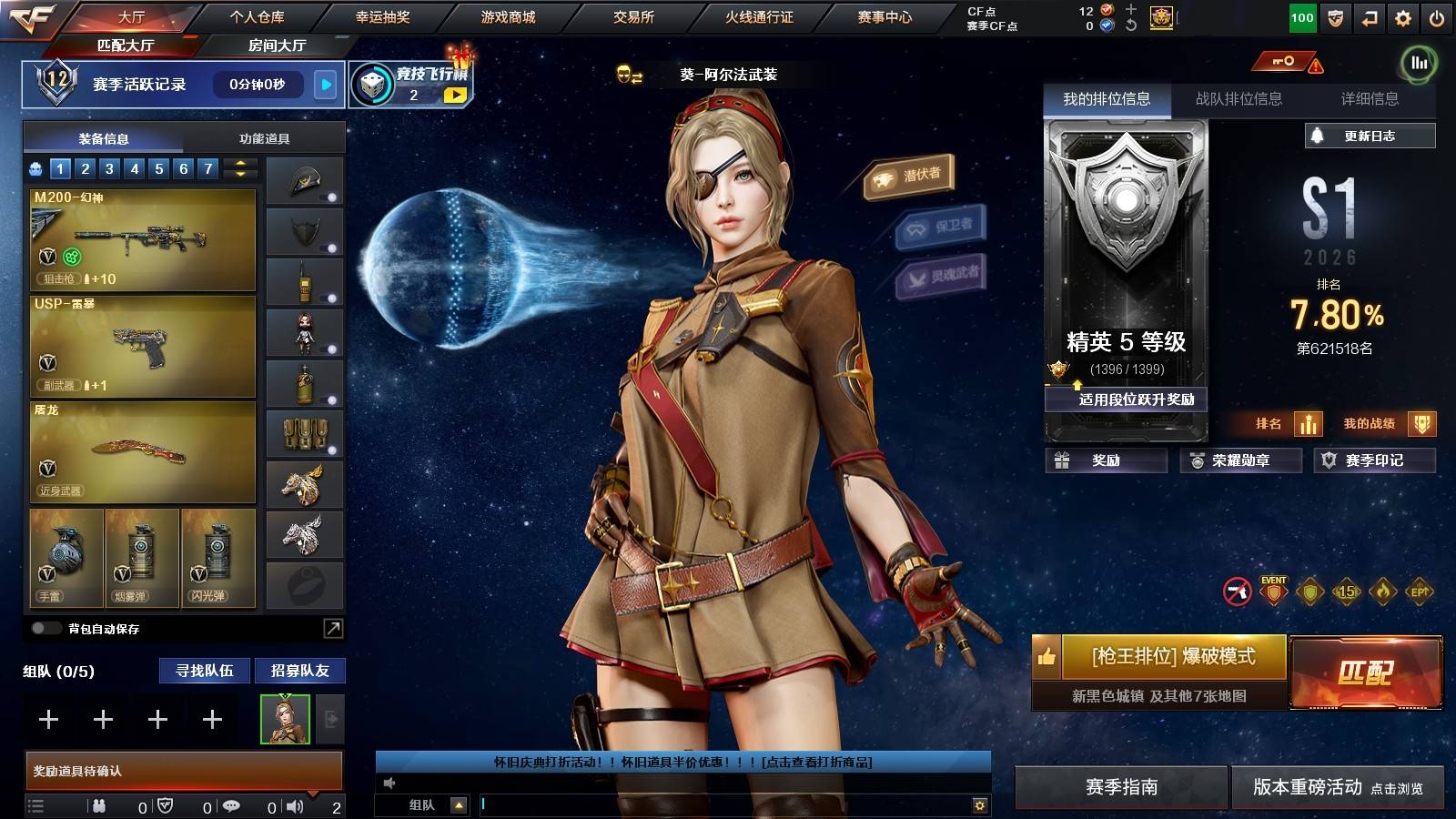Select the USP-雷暴 pistol slot
The width and height of the screenshot is (1456, 819).
click(143, 346)
